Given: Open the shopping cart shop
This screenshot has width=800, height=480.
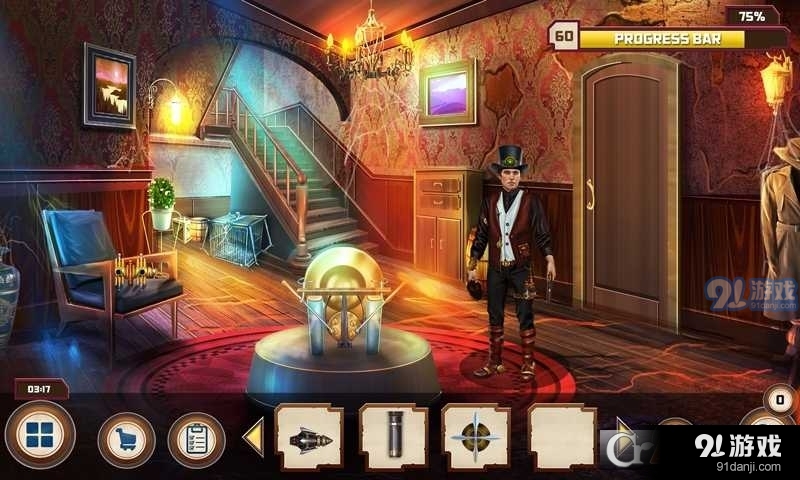Looking at the screenshot, I should 126,440.
